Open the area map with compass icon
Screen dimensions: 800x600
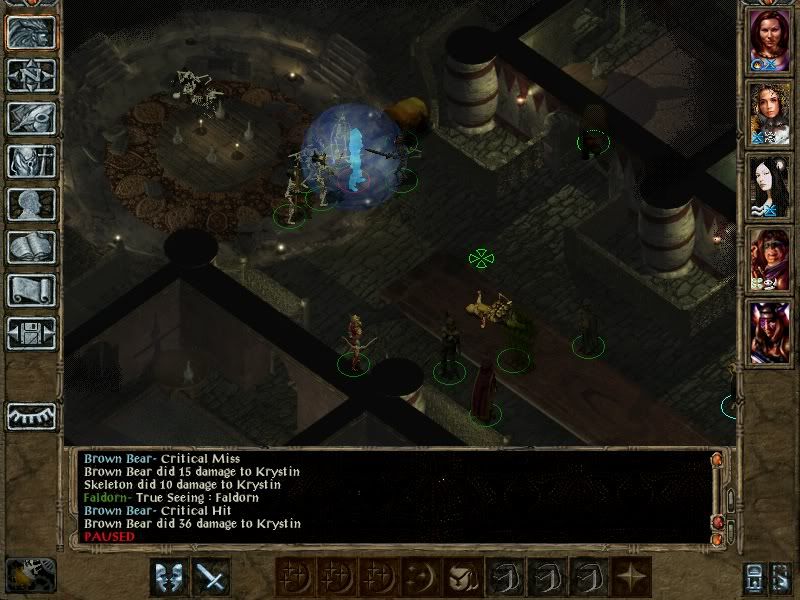pyautogui.click(x=30, y=75)
